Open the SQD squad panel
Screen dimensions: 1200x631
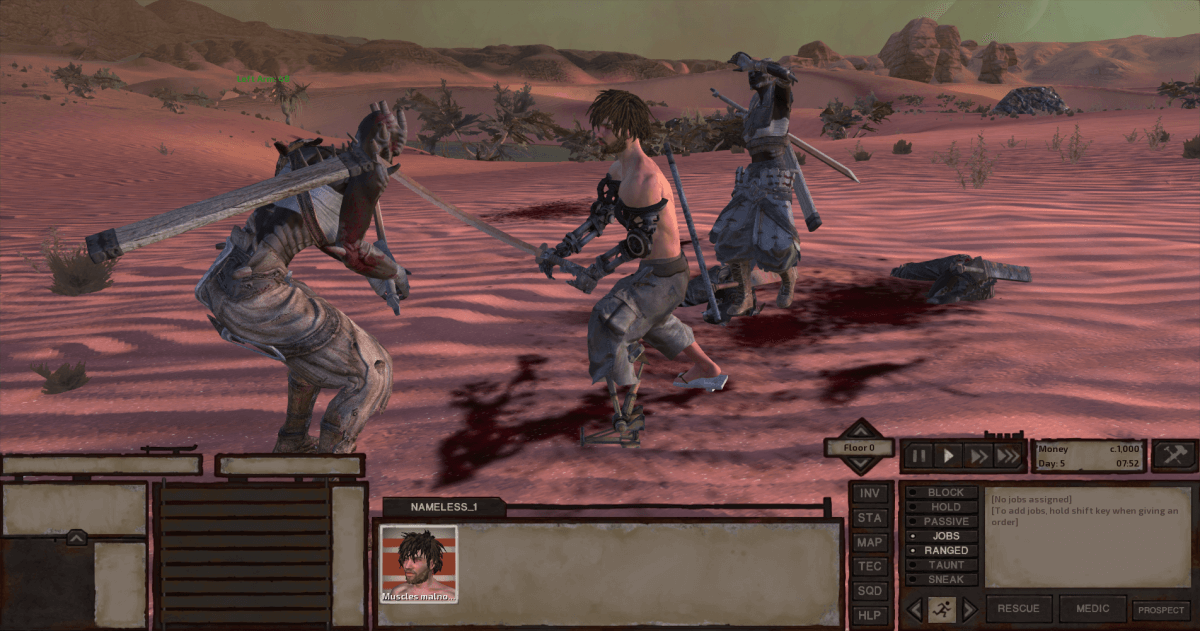tap(870, 591)
